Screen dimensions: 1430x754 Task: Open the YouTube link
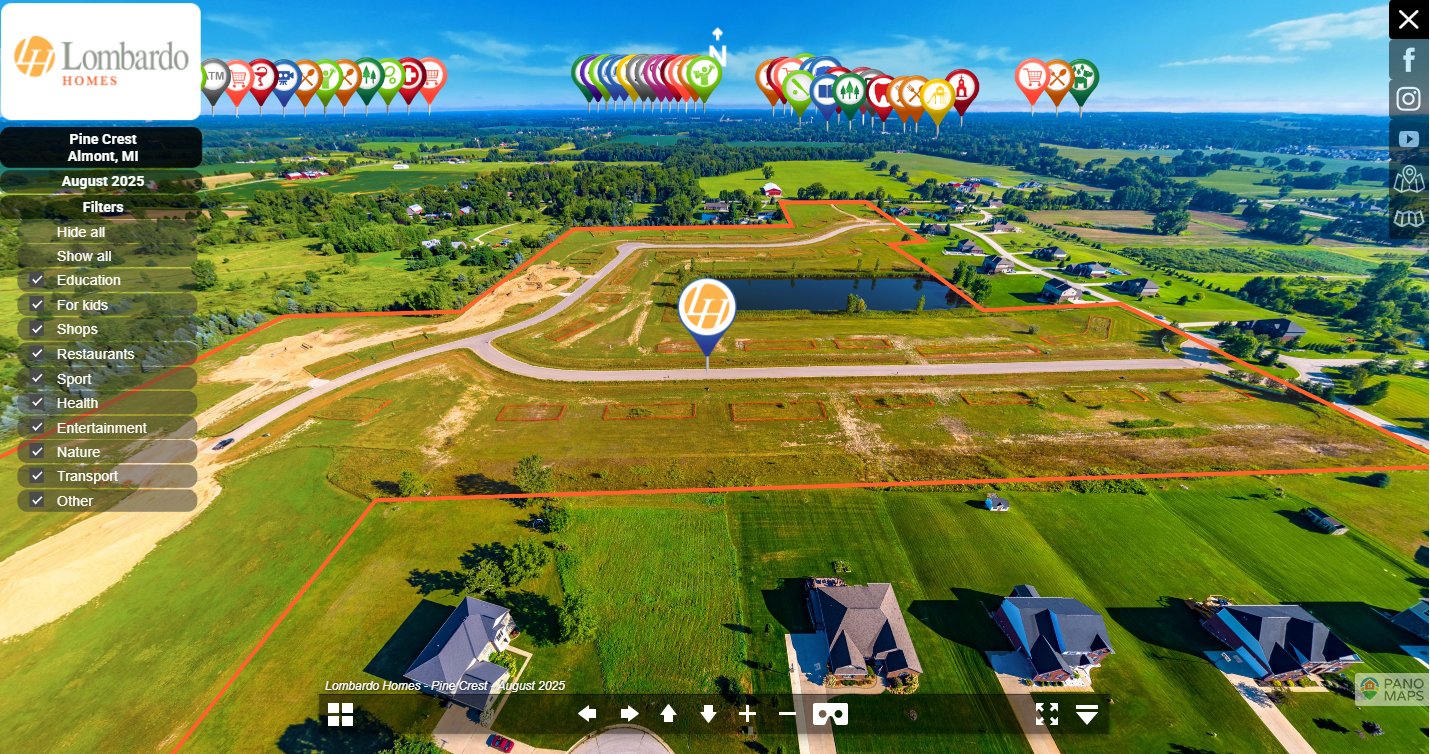[x=1409, y=139]
